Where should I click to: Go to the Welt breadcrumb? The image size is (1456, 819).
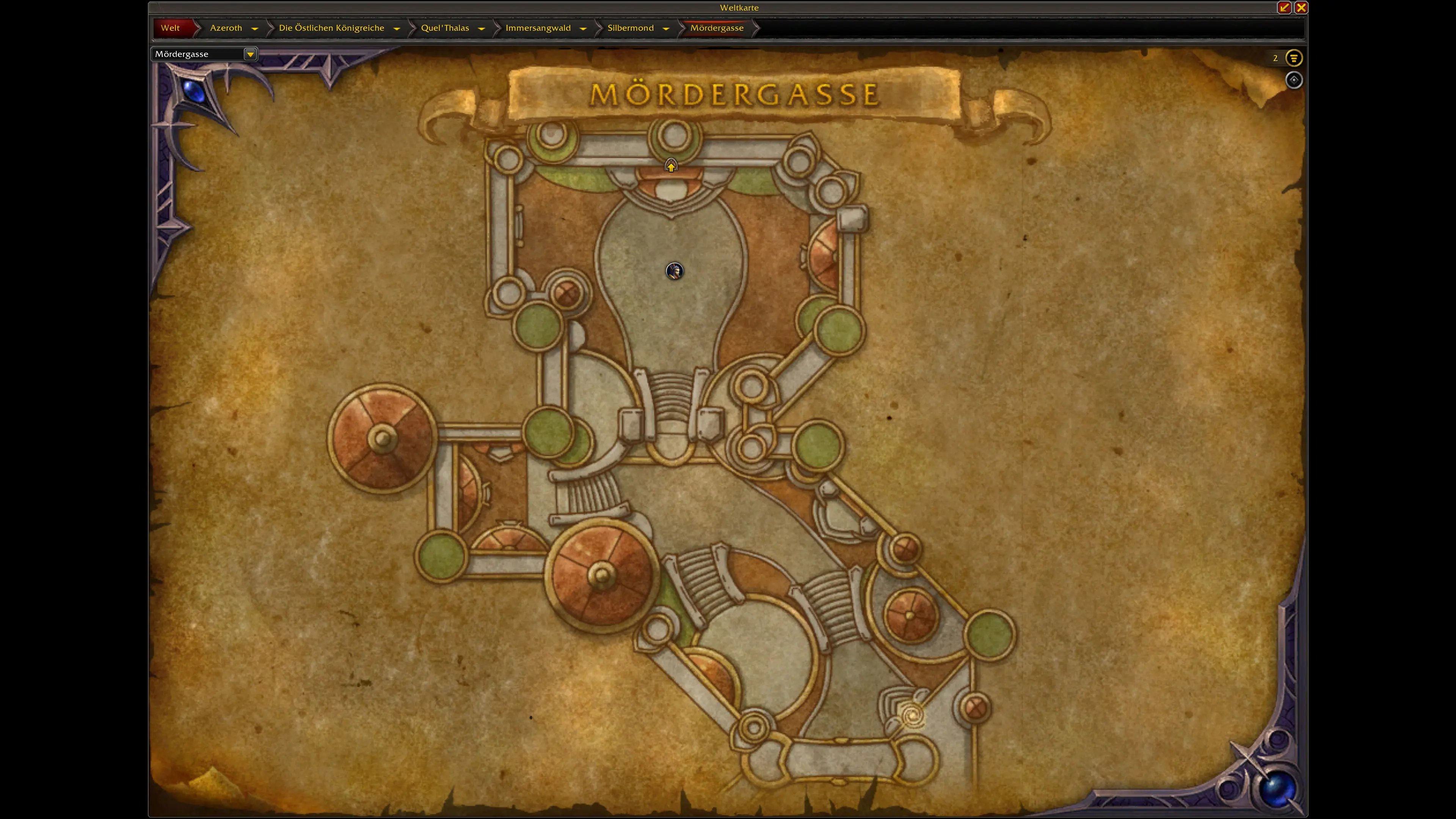pyautogui.click(x=170, y=28)
